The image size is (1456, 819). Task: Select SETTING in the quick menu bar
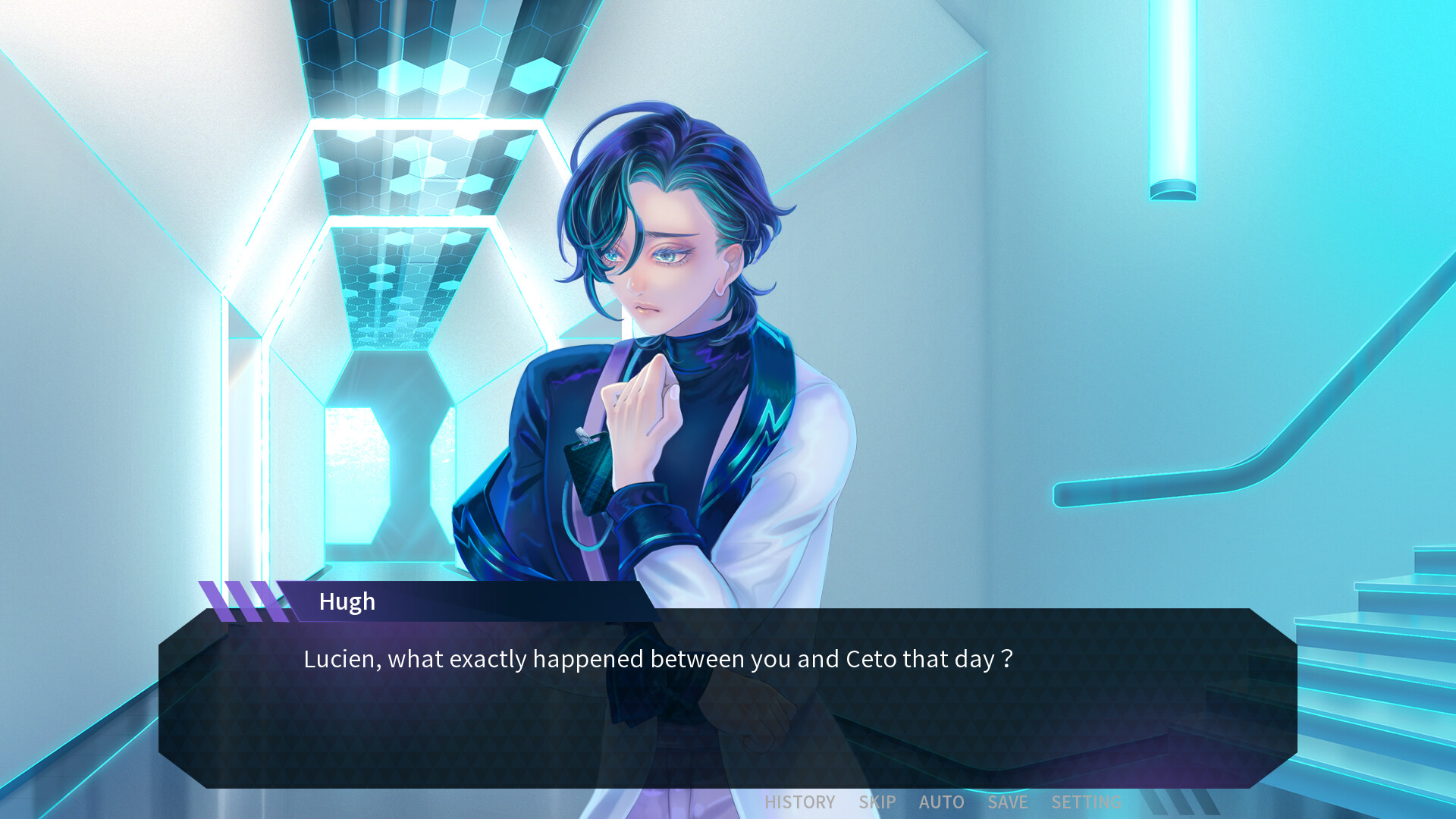(x=1086, y=802)
